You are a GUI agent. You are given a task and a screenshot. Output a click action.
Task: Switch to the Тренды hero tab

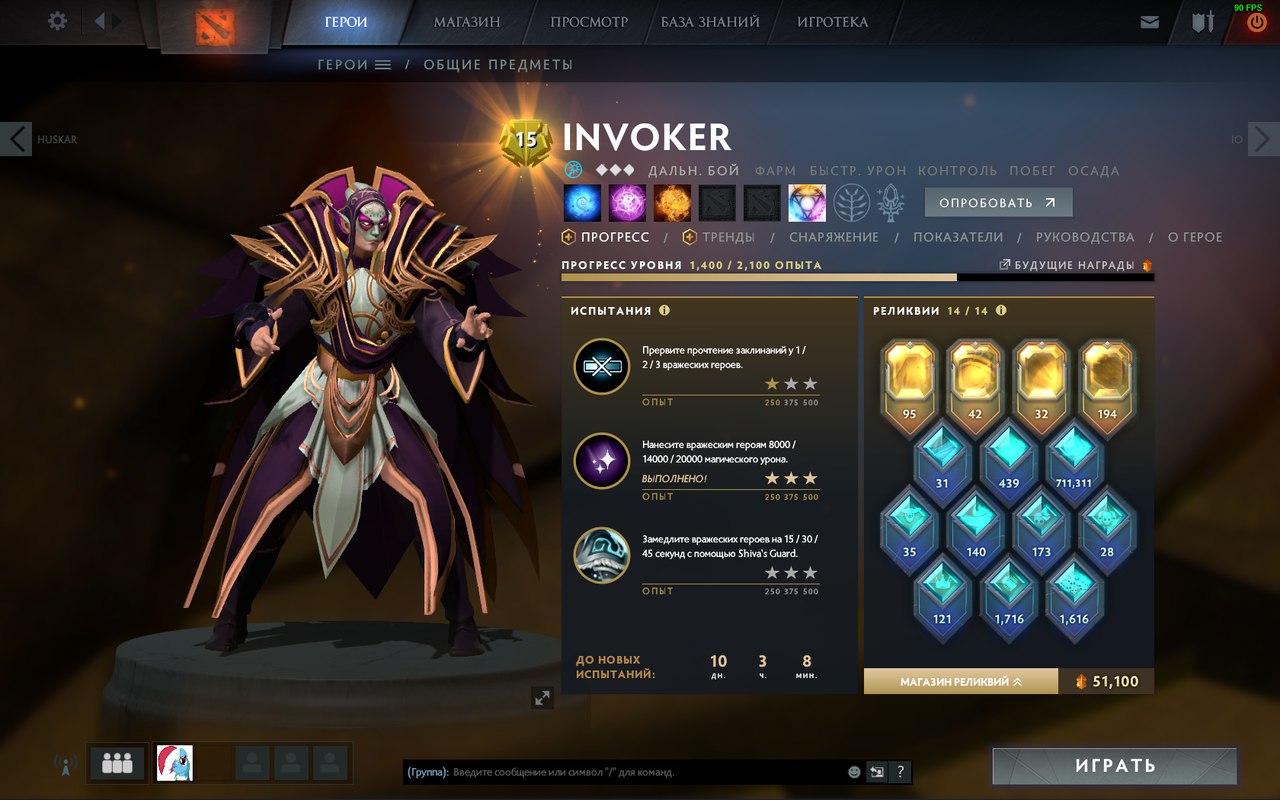click(727, 237)
